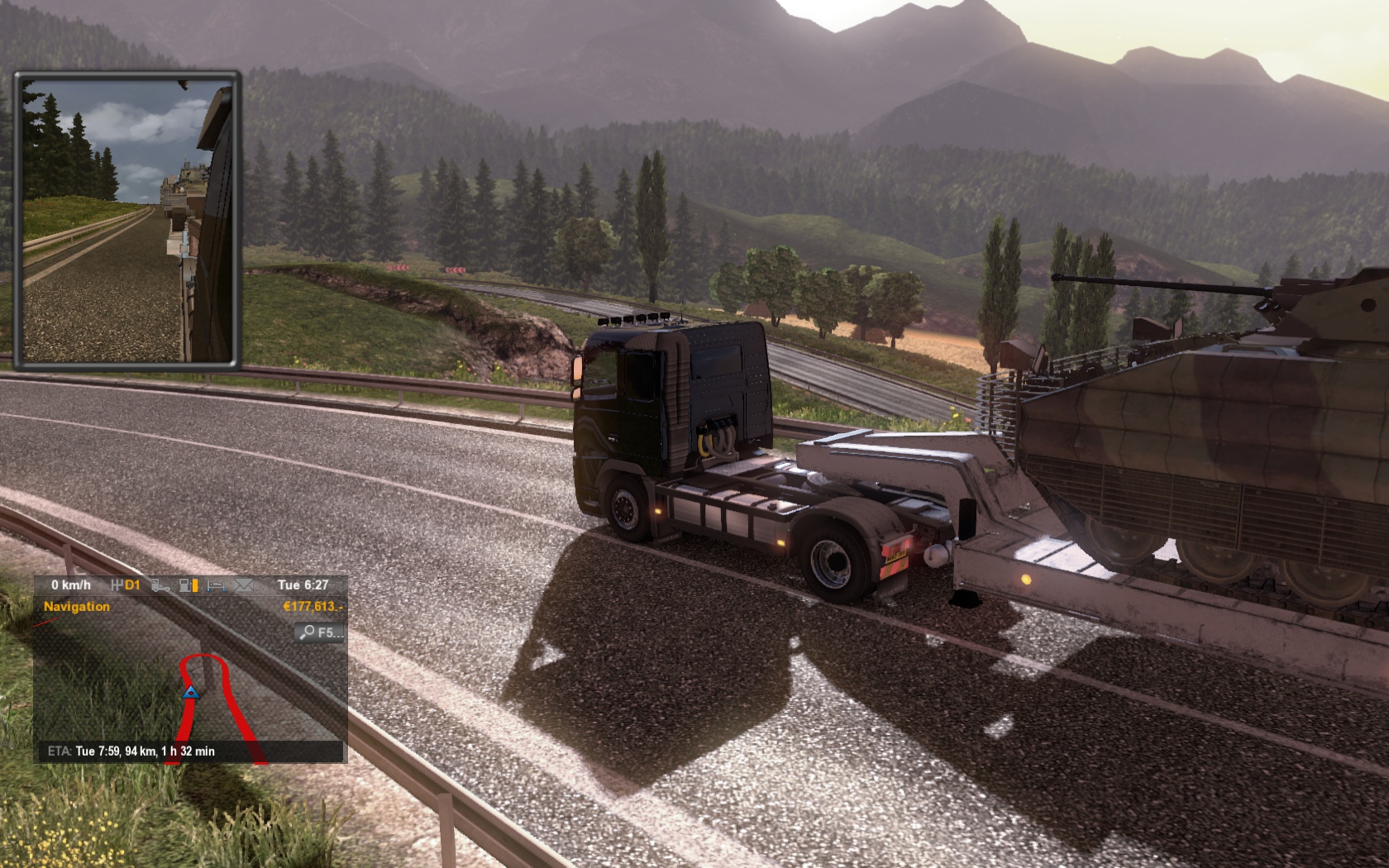Select the bed rest icon
This screenshot has height=868, width=1389.
216,585
